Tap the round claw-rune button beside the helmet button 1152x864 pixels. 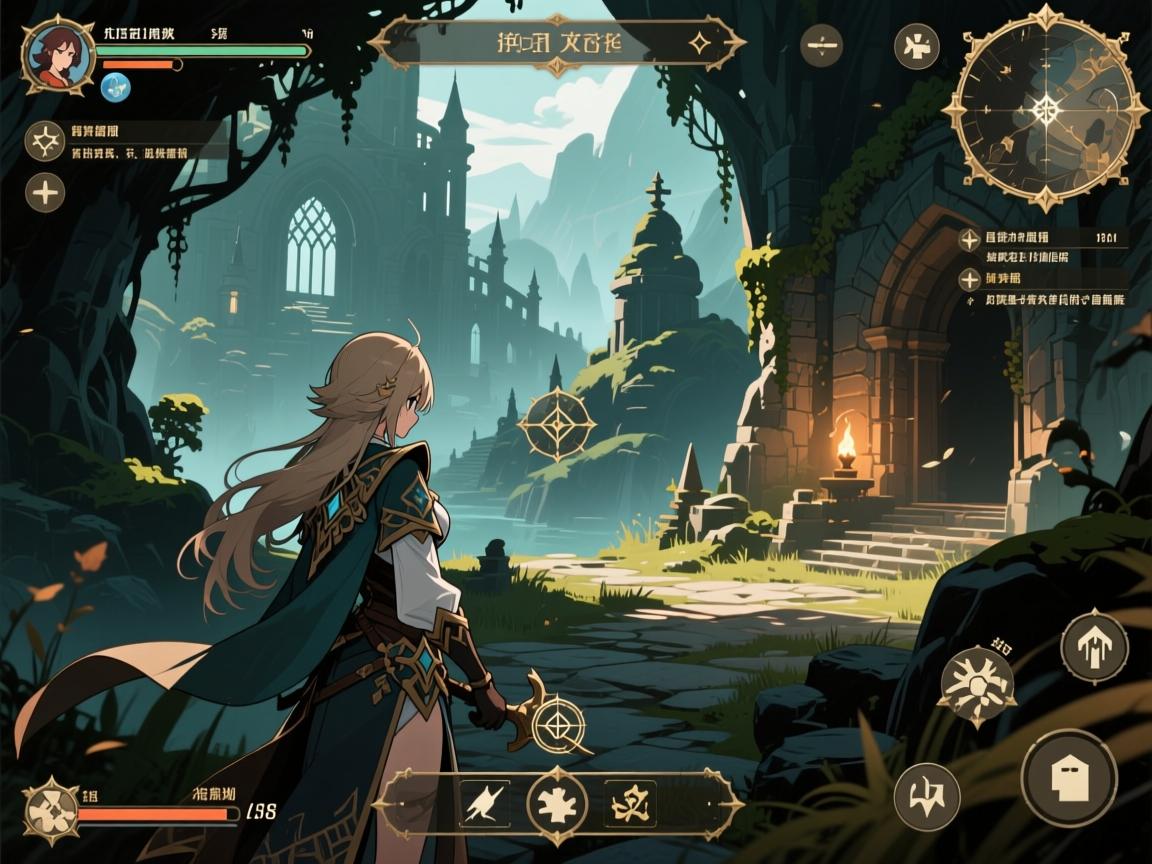[927, 797]
